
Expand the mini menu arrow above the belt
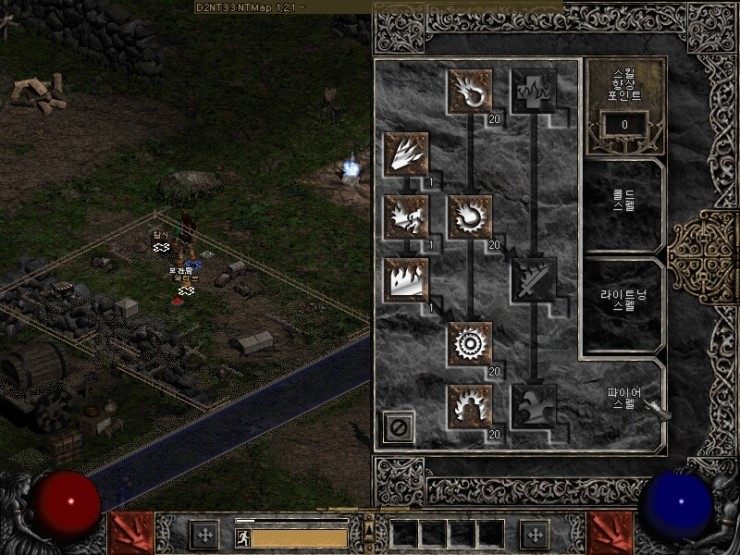[368, 521]
